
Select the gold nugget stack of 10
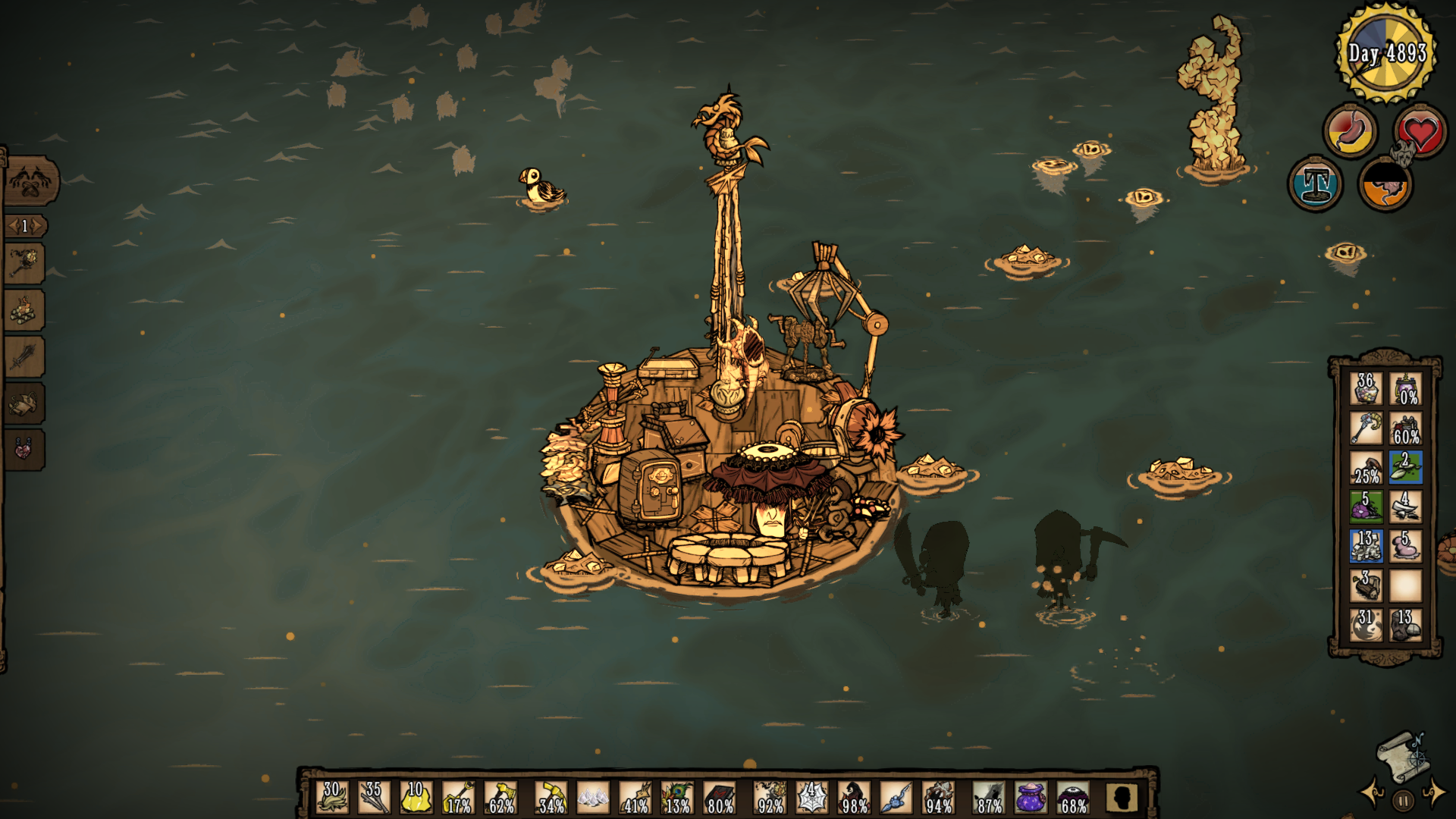coord(416,797)
